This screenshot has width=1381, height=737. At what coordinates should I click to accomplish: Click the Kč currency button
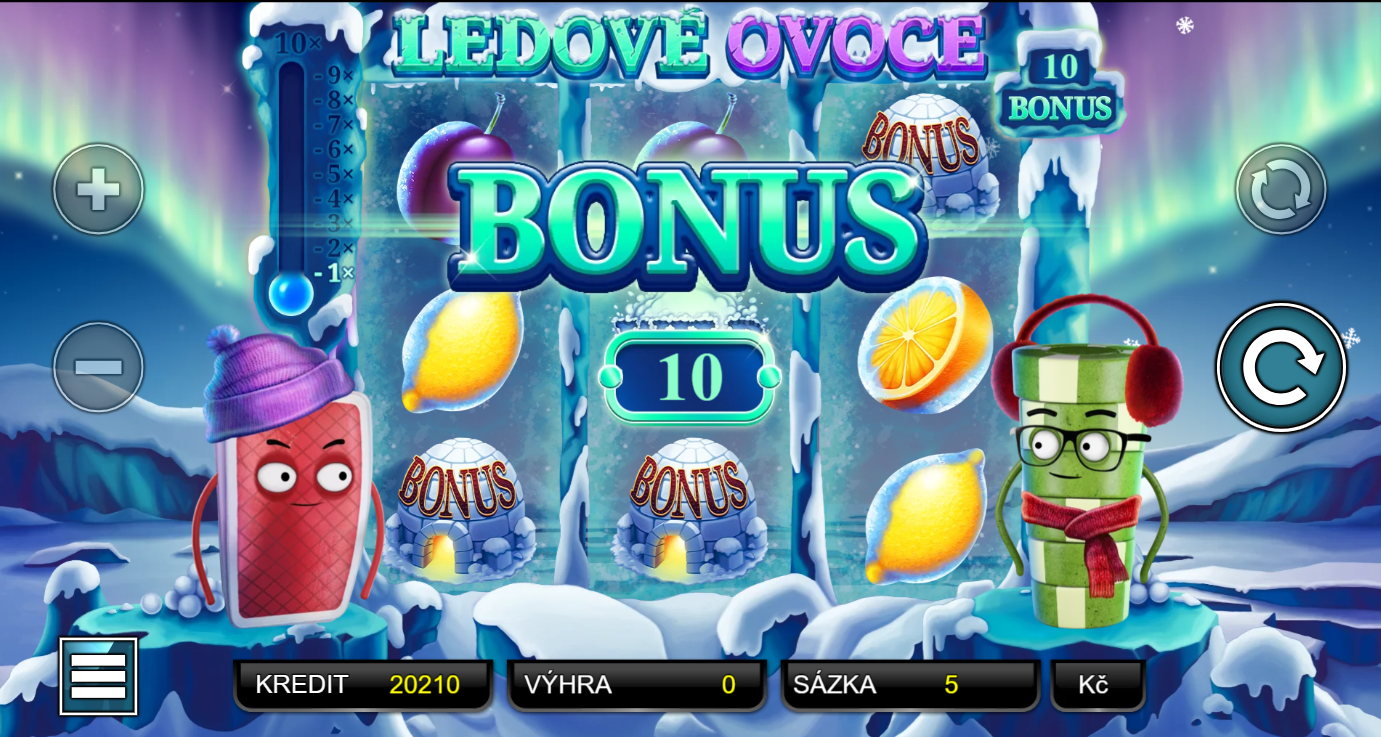coord(1097,685)
